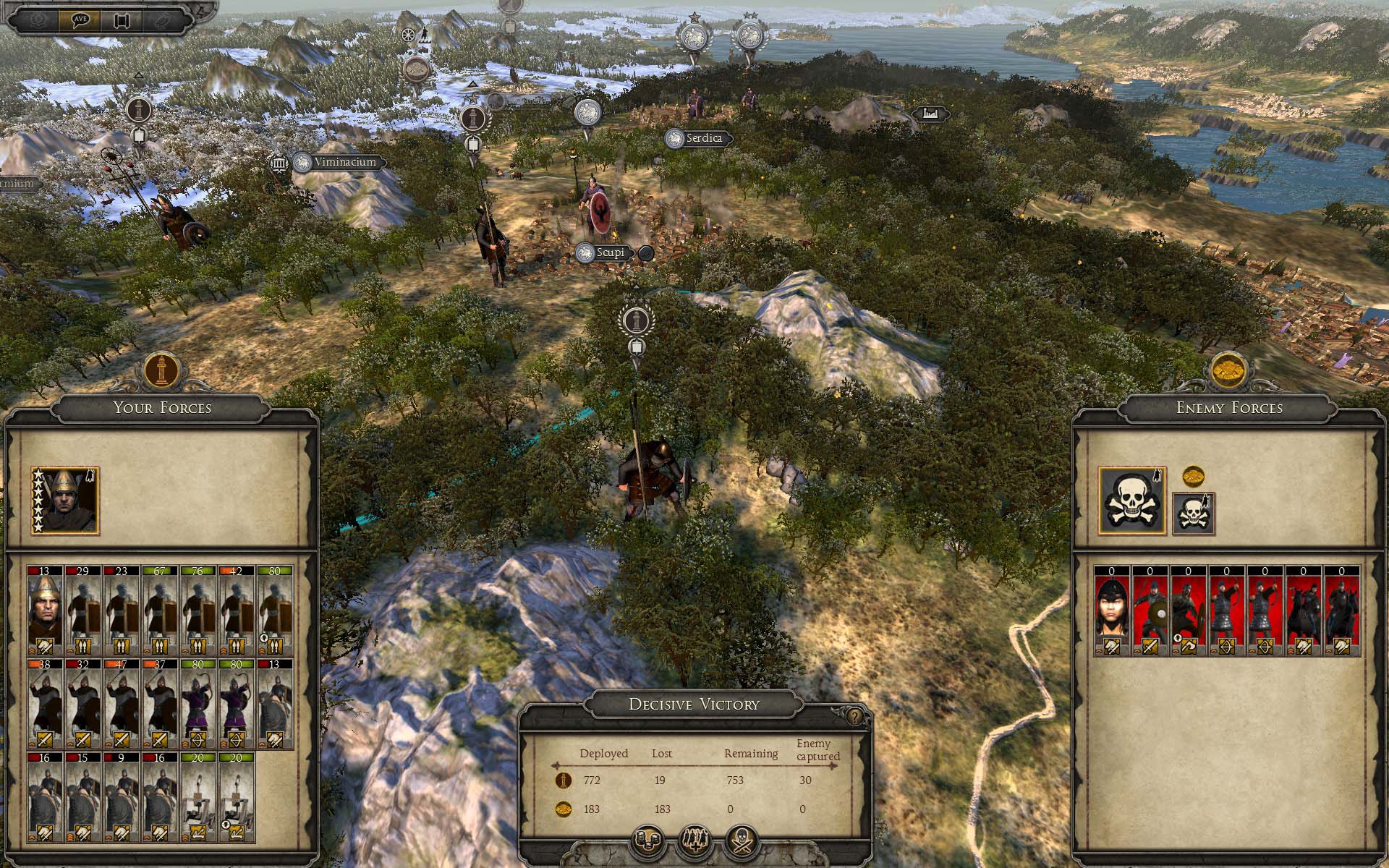This screenshot has height=868, width=1389.
Task: Select the unit card with 9 men
Action: pyautogui.click(x=122, y=797)
